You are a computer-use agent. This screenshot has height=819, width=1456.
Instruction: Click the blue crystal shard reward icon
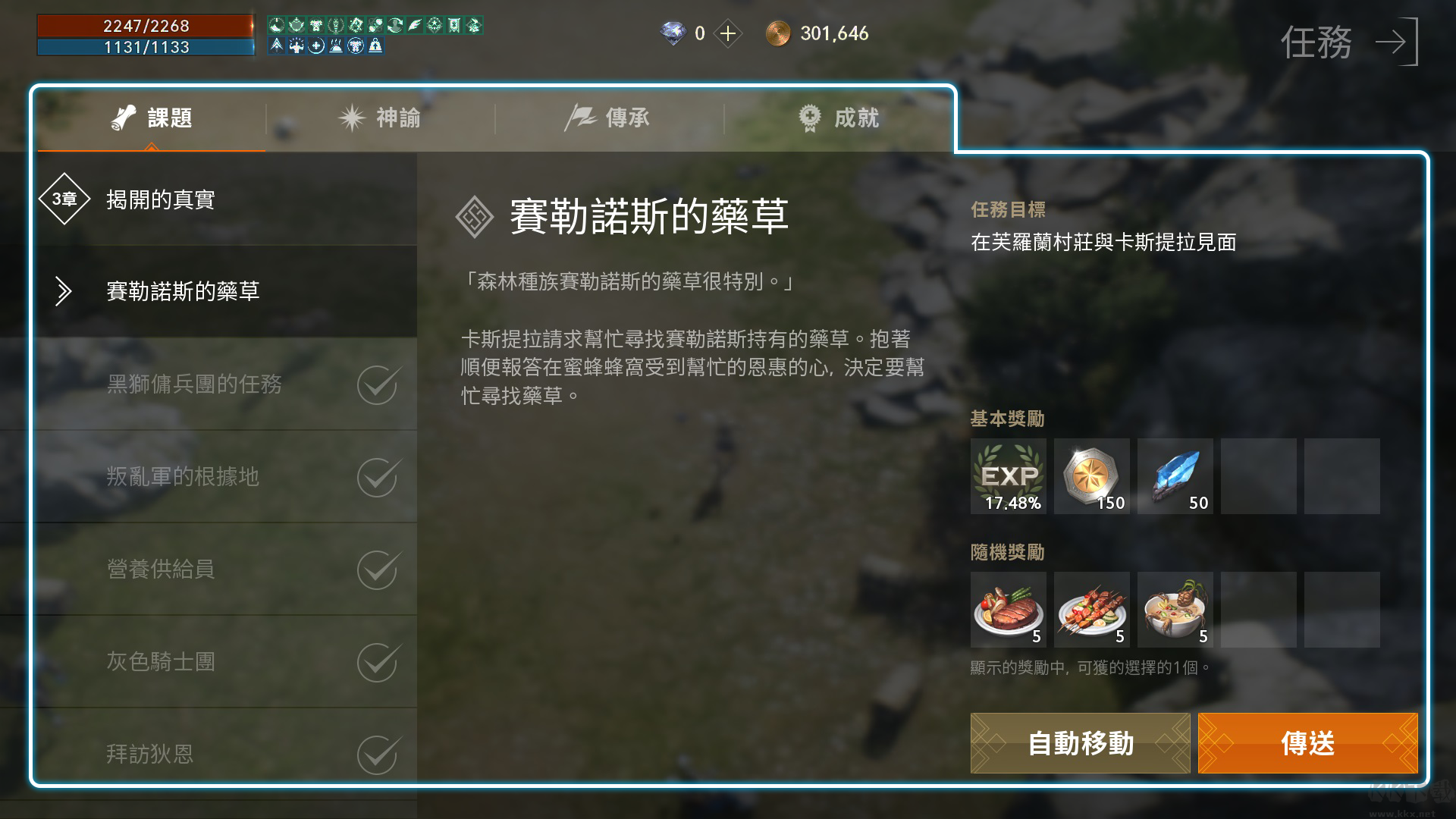[x=1175, y=476]
